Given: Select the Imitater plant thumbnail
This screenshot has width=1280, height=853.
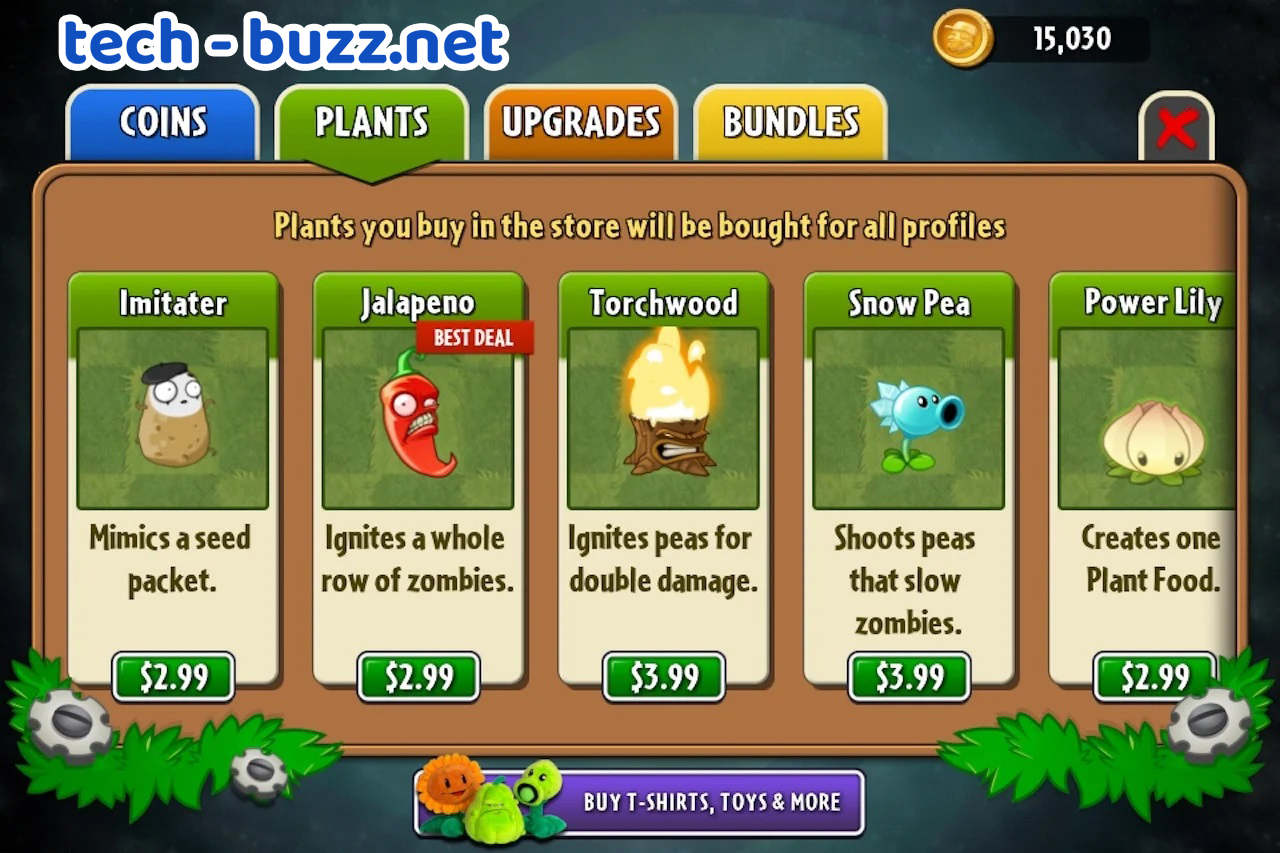Looking at the screenshot, I should click(173, 420).
